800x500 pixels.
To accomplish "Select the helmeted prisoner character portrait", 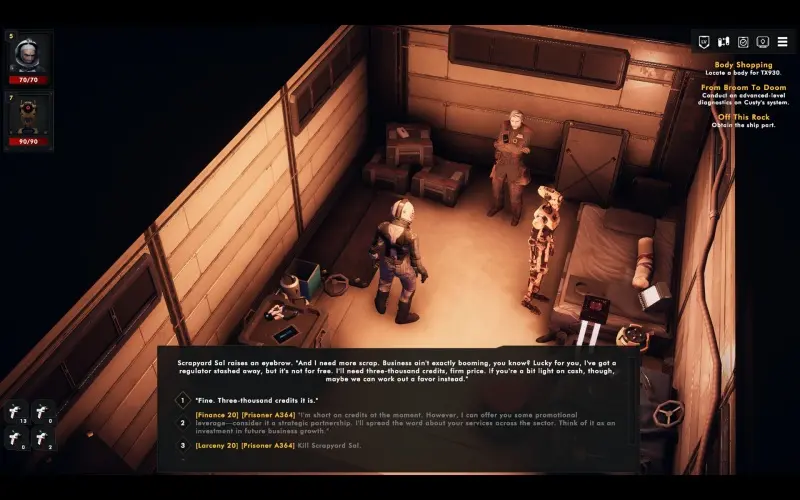I will click(x=29, y=55).
